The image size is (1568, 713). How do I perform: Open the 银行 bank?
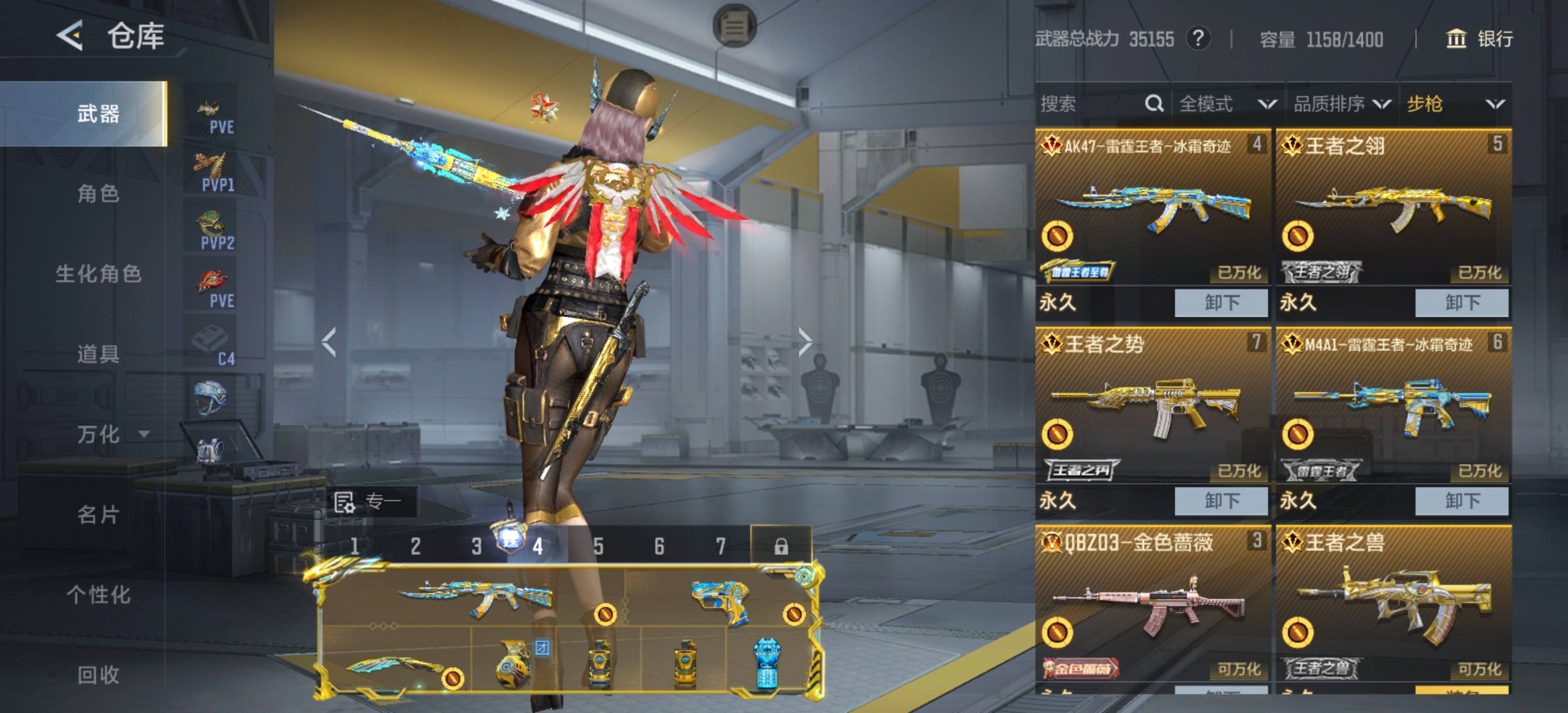[1479, 39]
